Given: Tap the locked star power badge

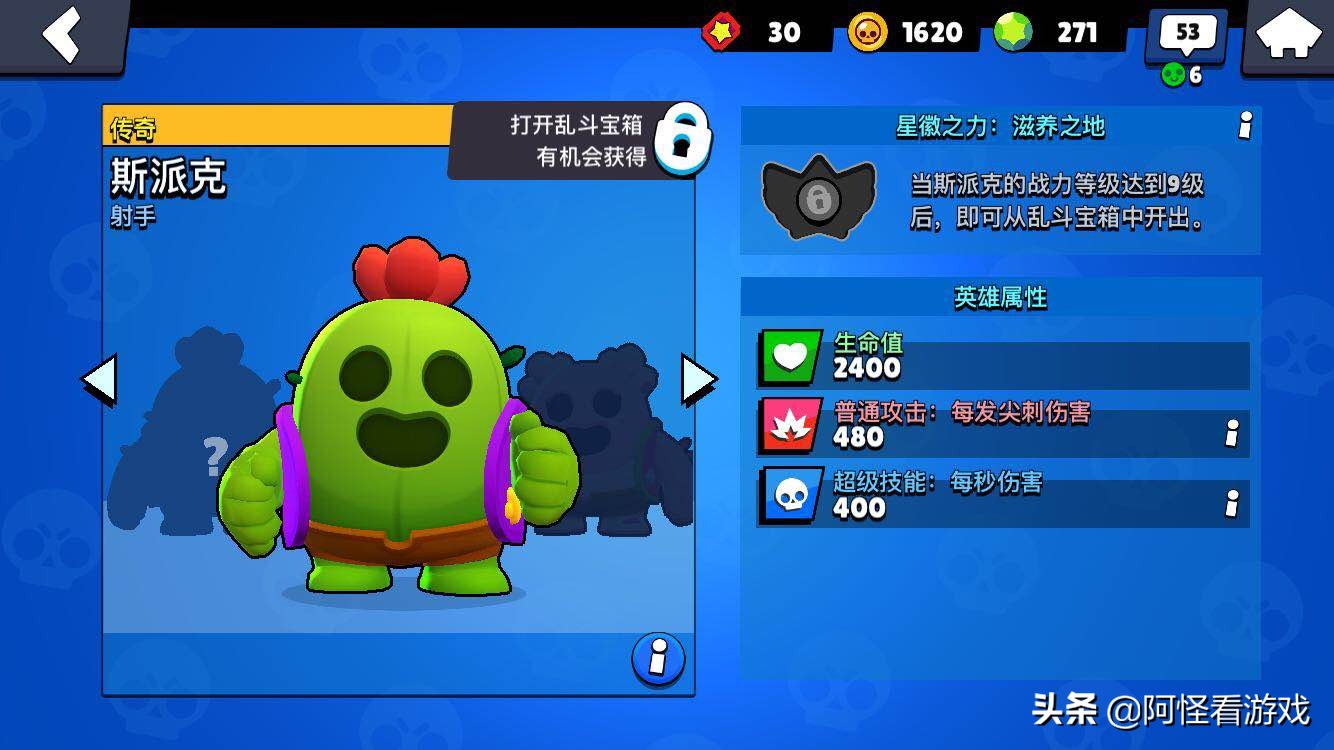Looking at the screenshot, I should (819, 198).
